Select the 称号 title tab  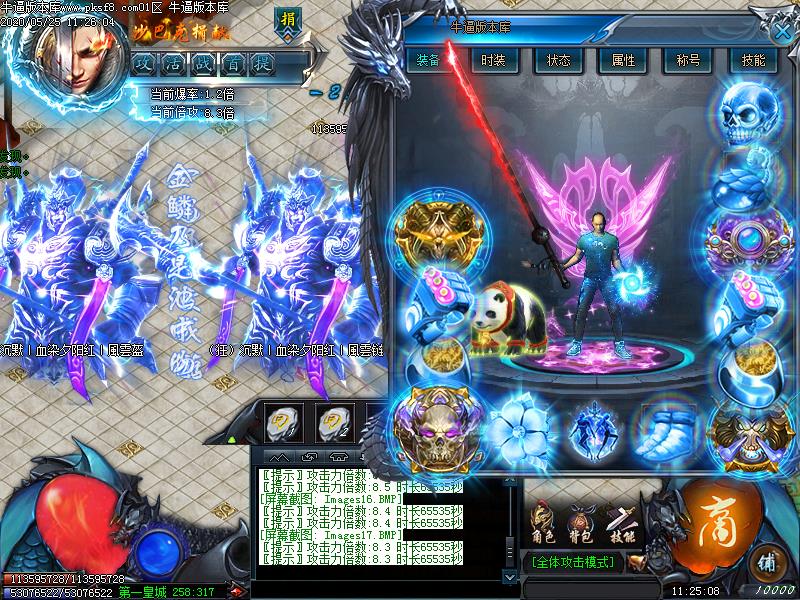(688, 61)
